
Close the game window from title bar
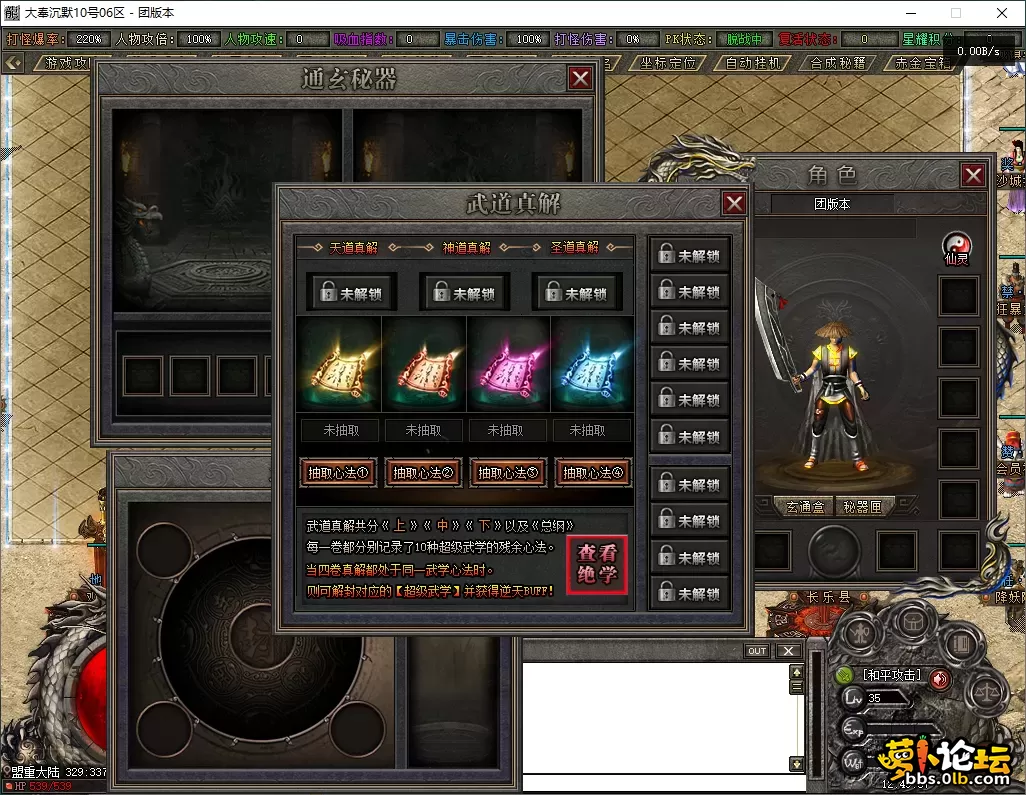(1002, 14)
